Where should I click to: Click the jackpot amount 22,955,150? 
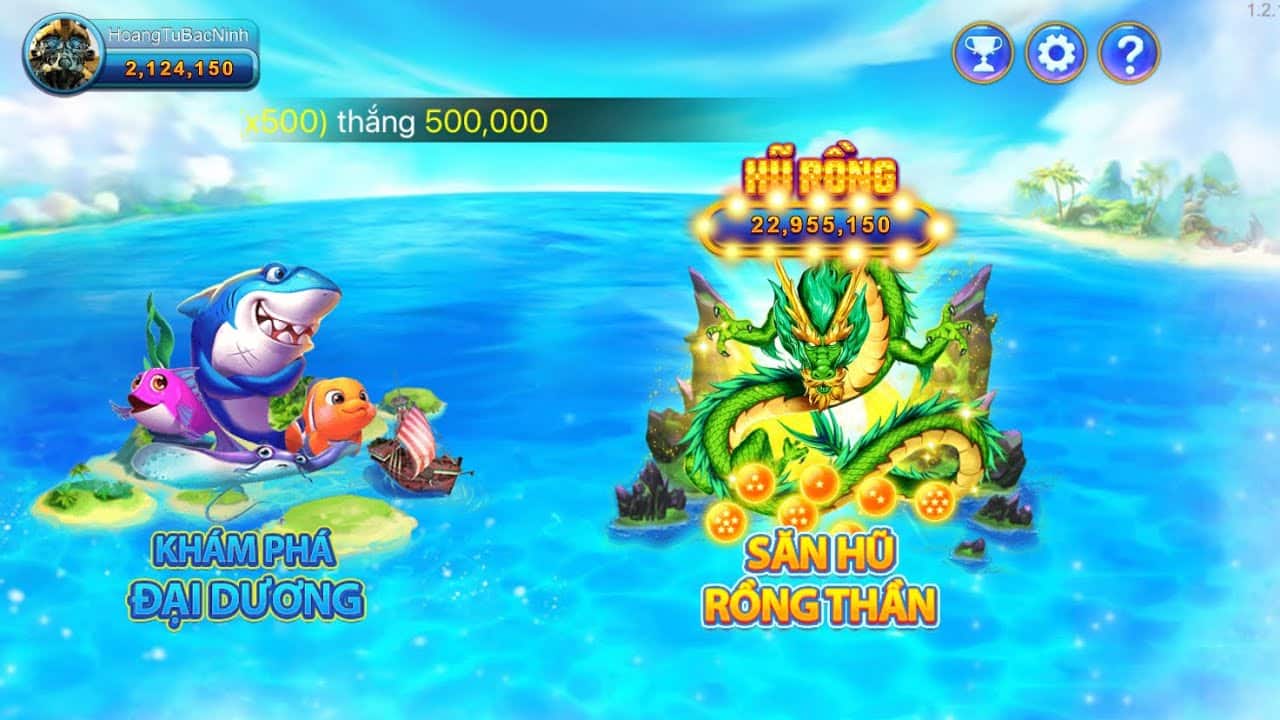coord(820,225)
